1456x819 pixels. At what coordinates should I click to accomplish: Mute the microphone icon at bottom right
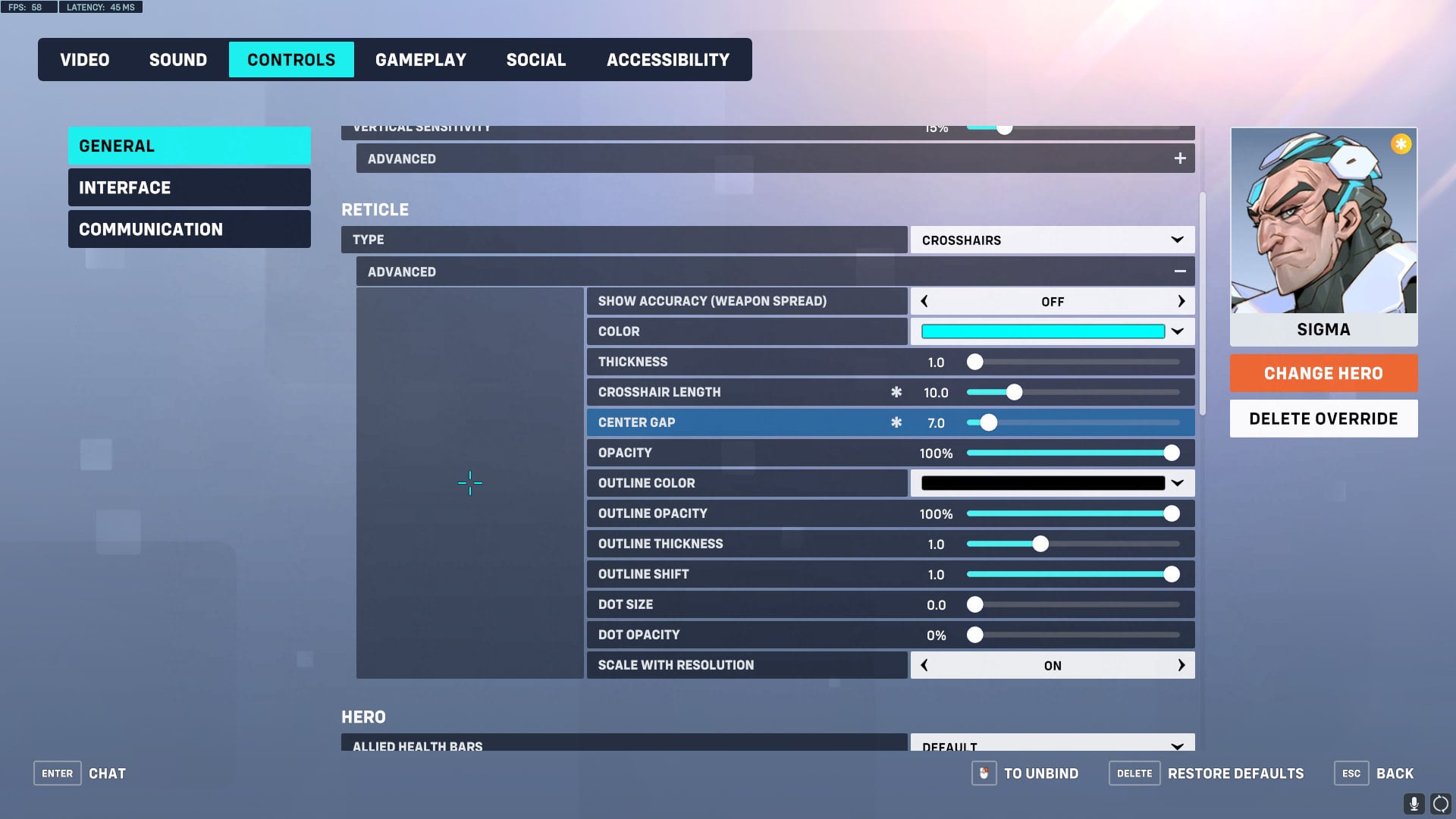(x=1415, y=804)
